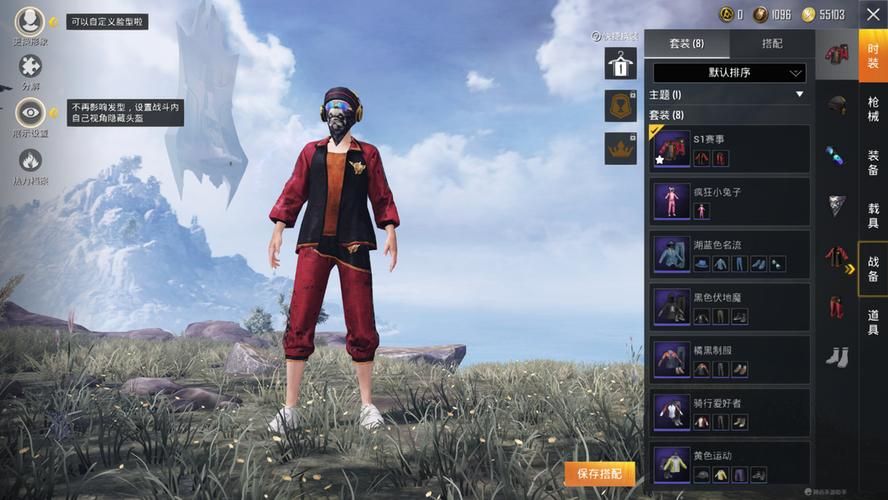Click the 保存搭配 save outfit button
The image size is (888, 500).
click(600, 473)
